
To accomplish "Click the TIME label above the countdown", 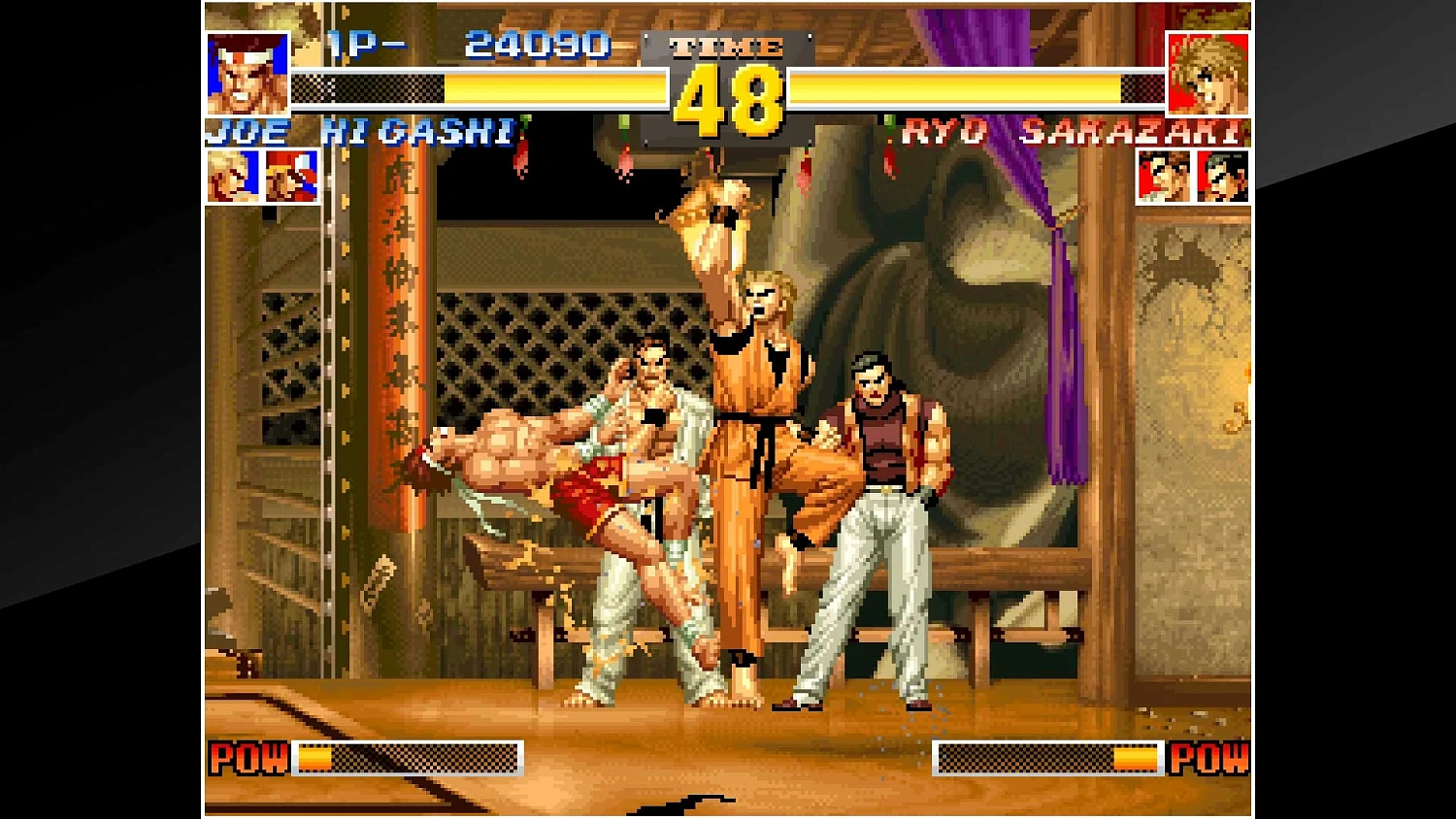I will point(725,47).
